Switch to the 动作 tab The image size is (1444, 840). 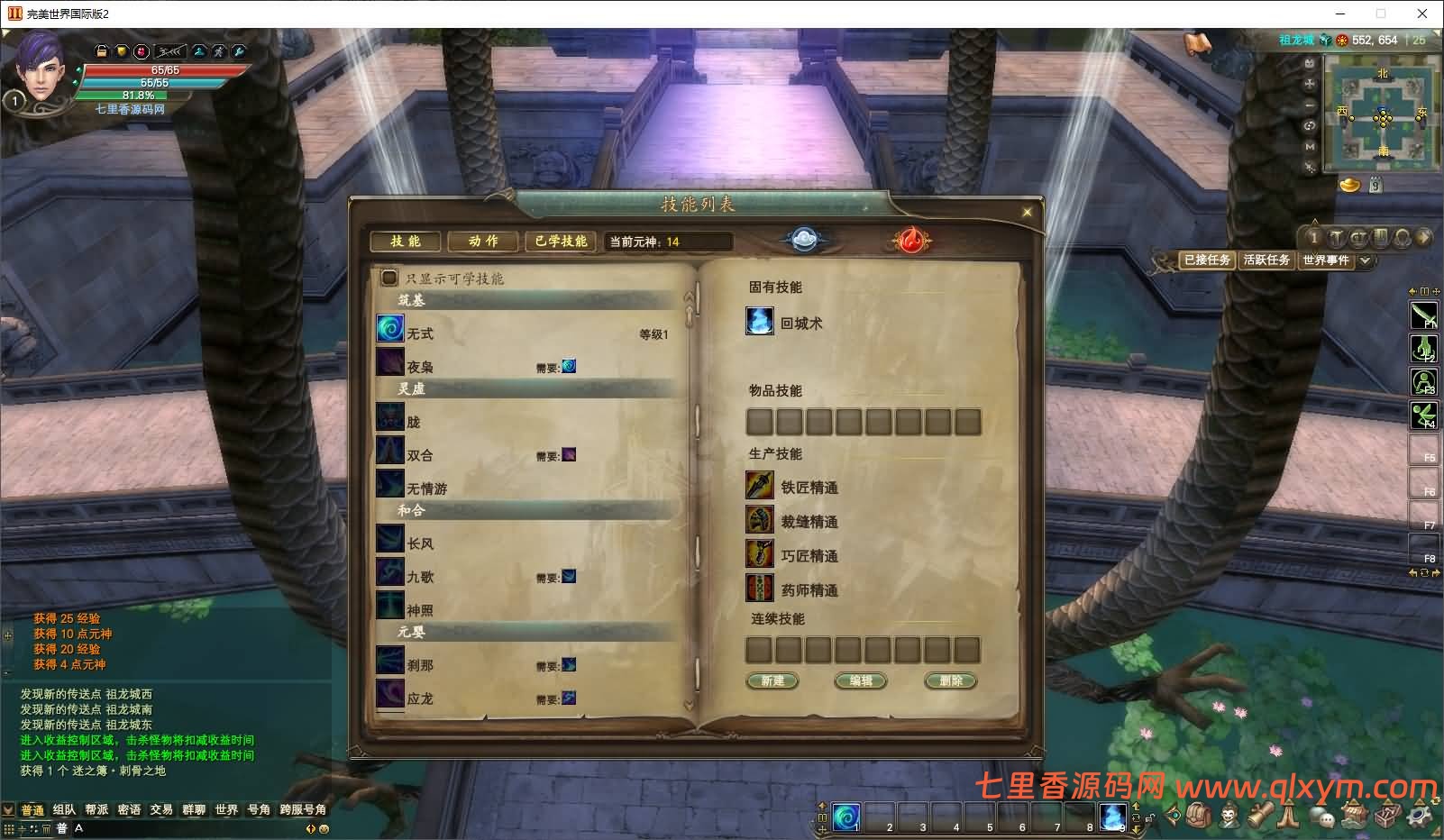coord(484,241)
